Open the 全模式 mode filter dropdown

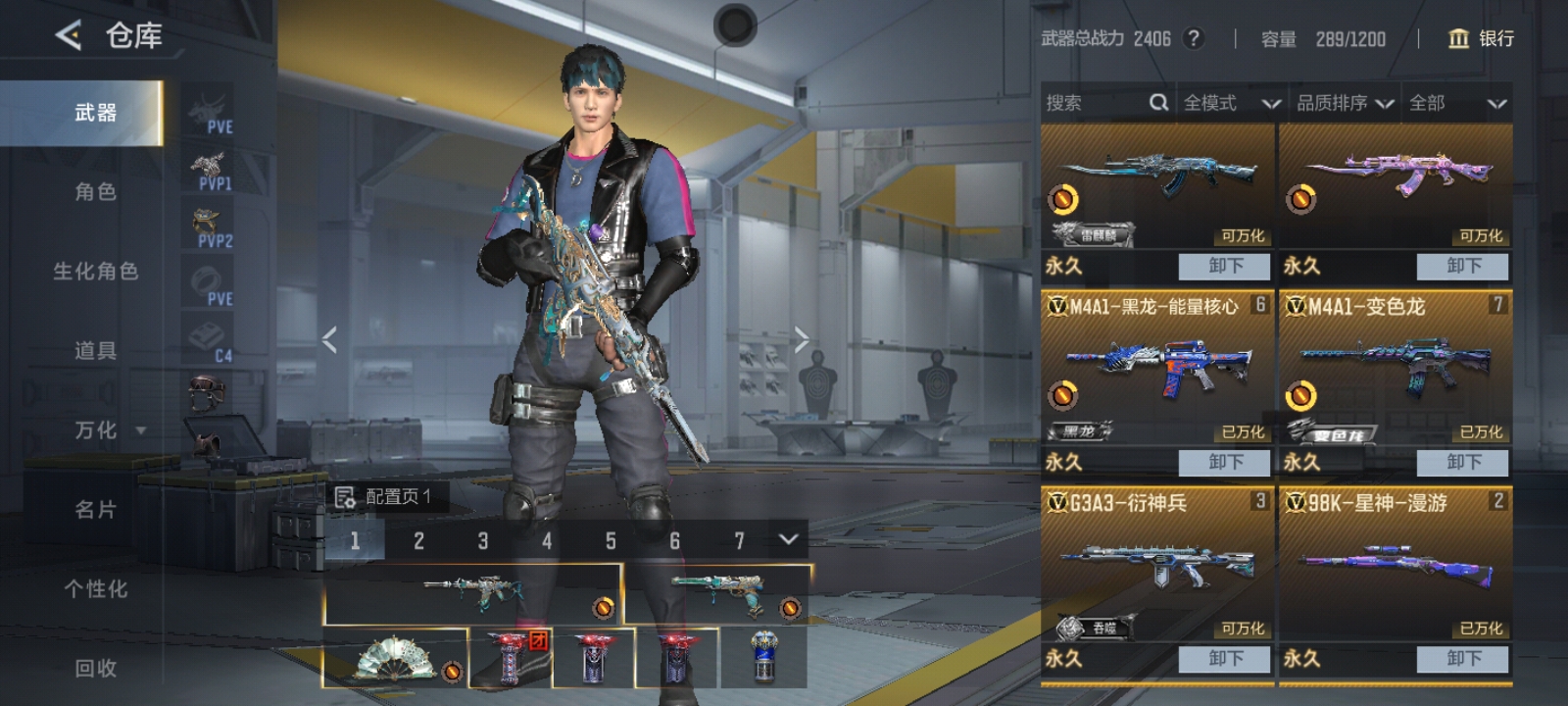click(x=1231, y=103)
